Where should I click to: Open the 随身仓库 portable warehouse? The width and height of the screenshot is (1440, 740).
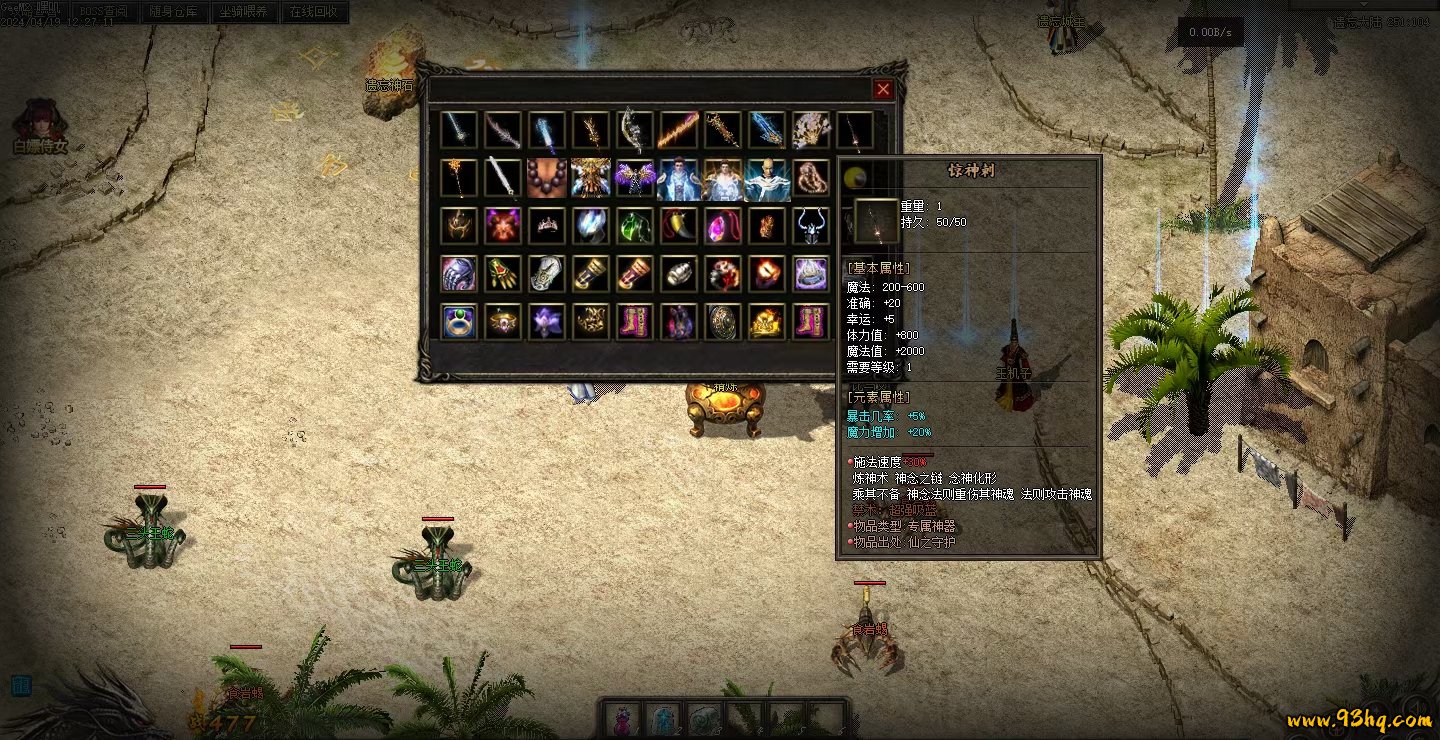(x=173, y=13)
